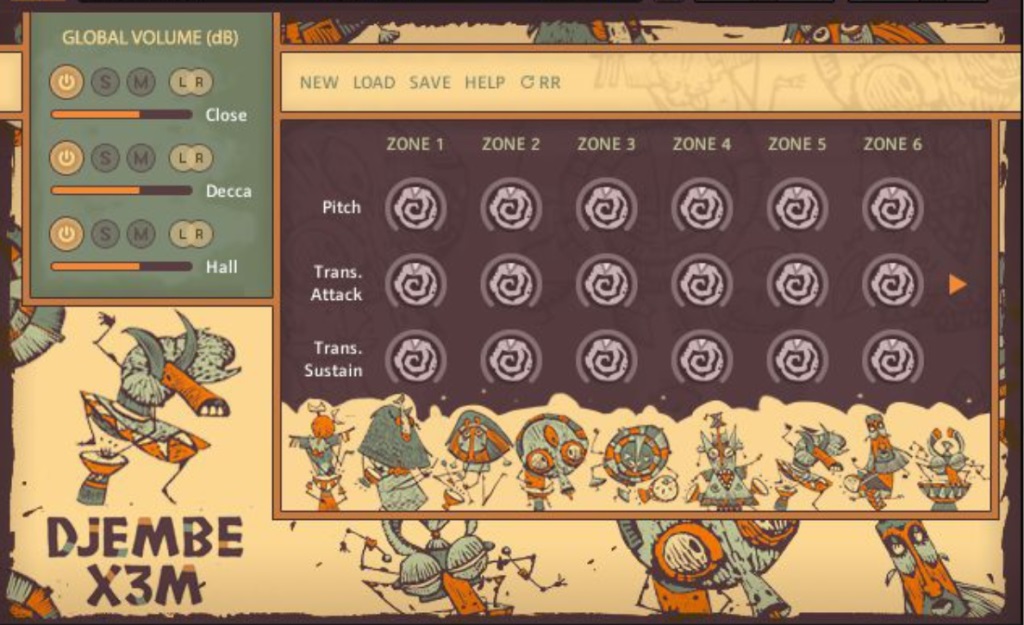Toggle the Hall mic power button
Screen dimensions: 1024x625
tap(66, 233)
